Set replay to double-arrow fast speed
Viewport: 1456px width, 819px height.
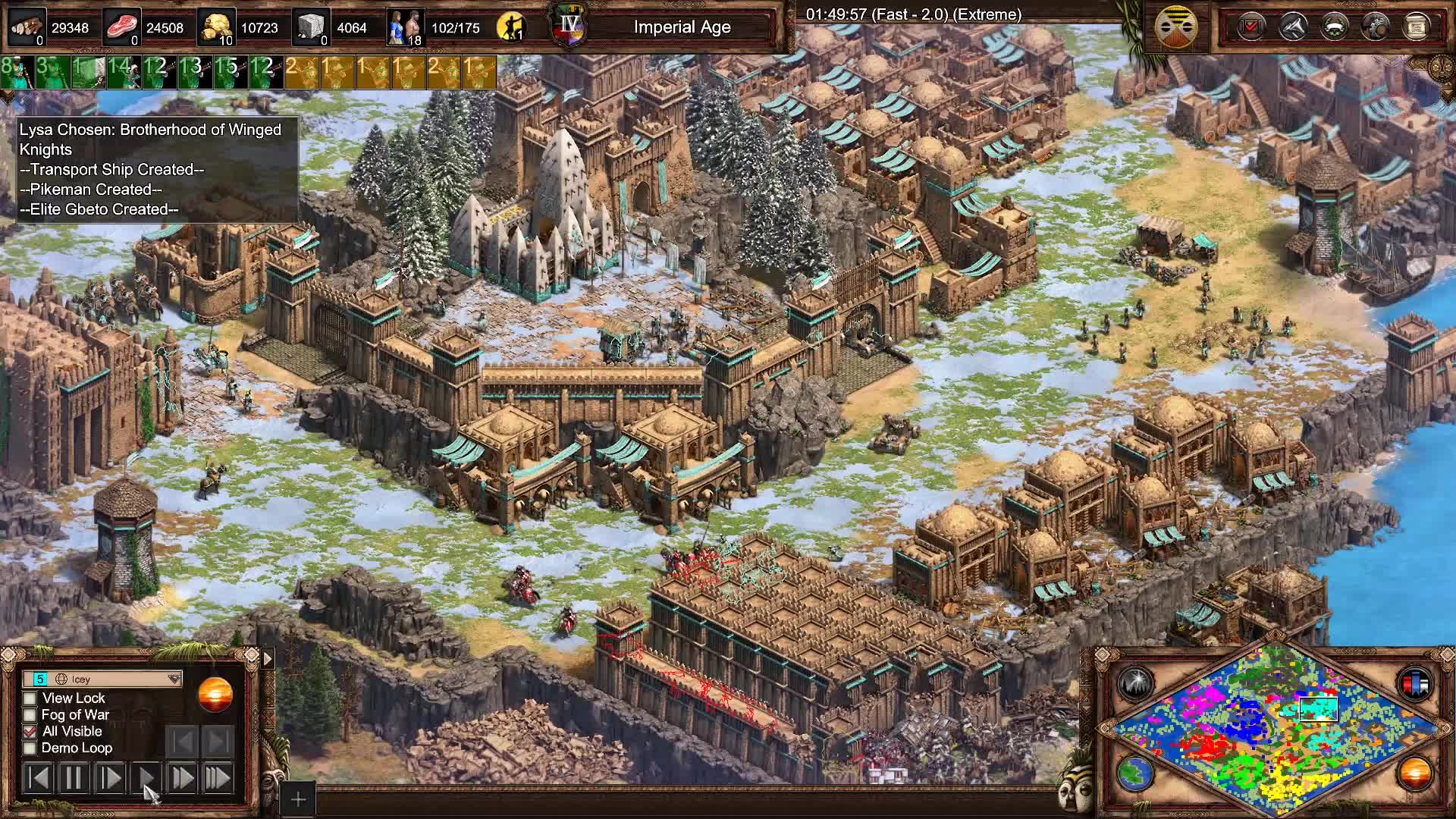[x=182, y=778]
